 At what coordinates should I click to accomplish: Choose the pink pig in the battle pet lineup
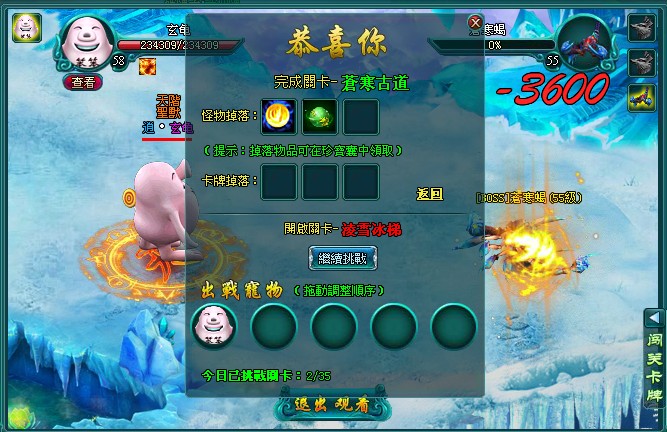(x=214, y=324)
